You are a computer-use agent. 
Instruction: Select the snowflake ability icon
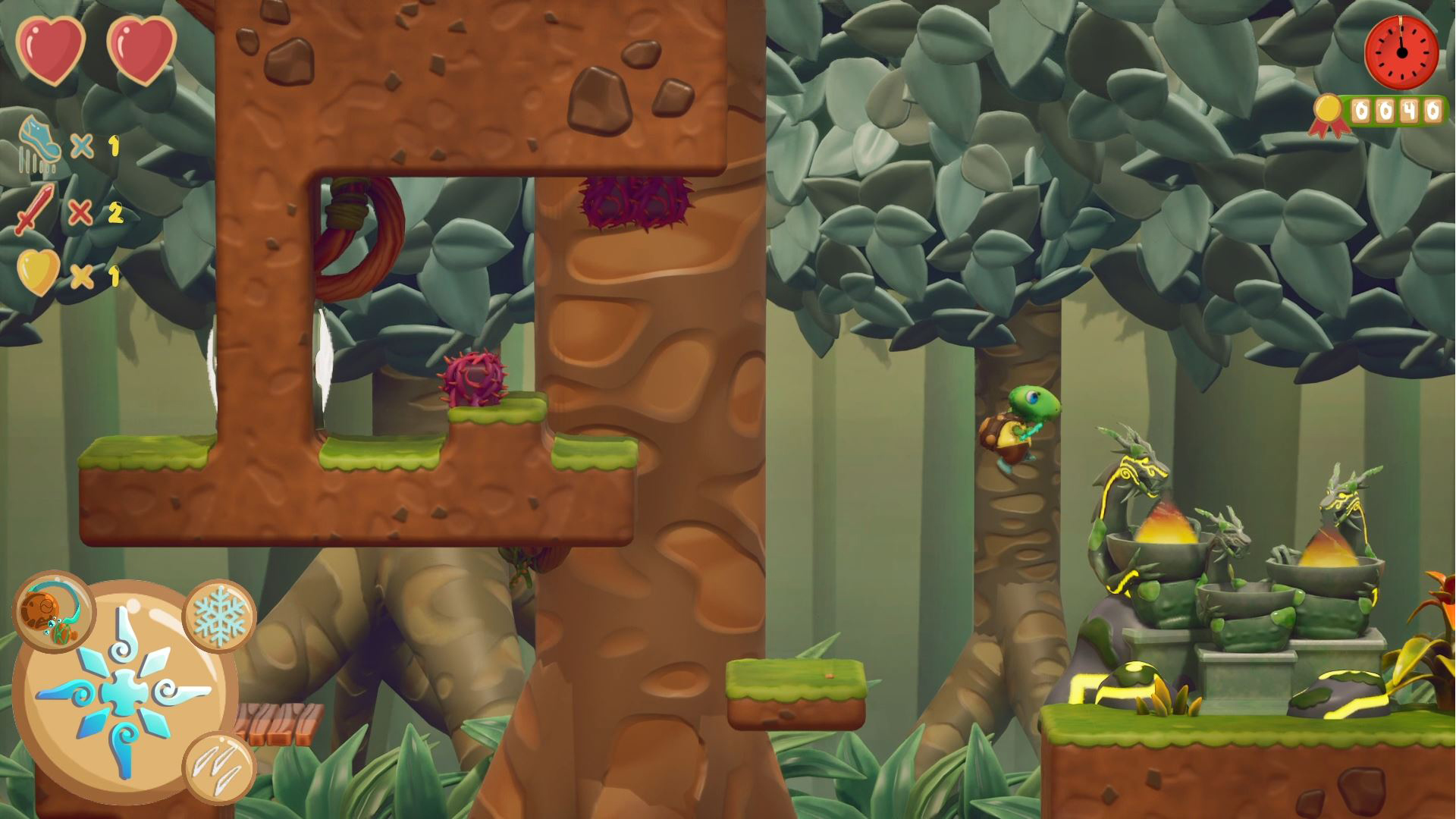[x=220, y=615]
